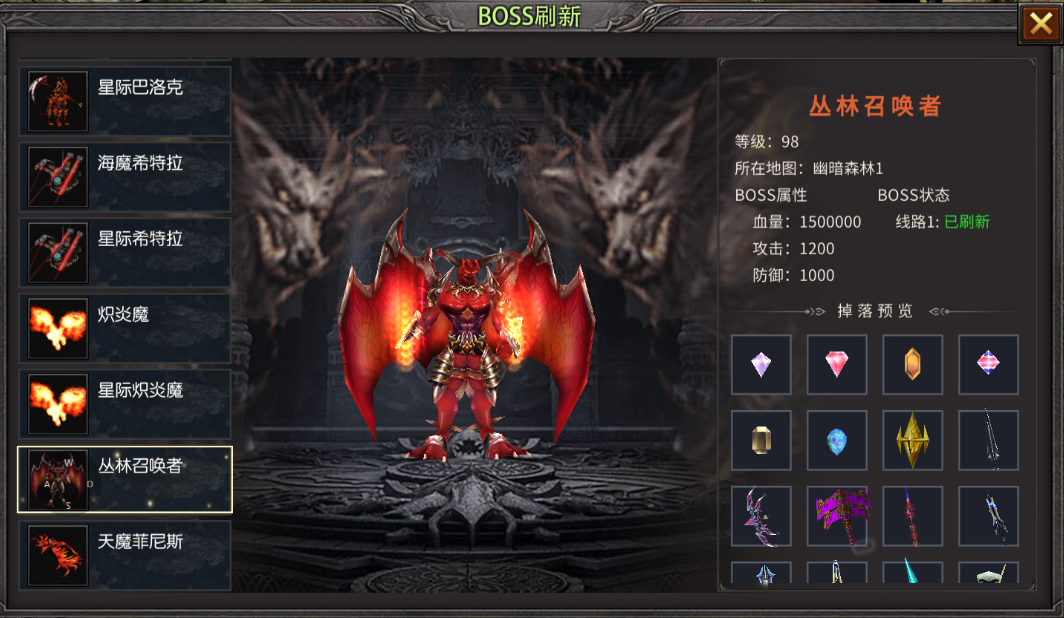Inspect the pale purple diamond drop
1064x618 pixels.
pos(761,365)
